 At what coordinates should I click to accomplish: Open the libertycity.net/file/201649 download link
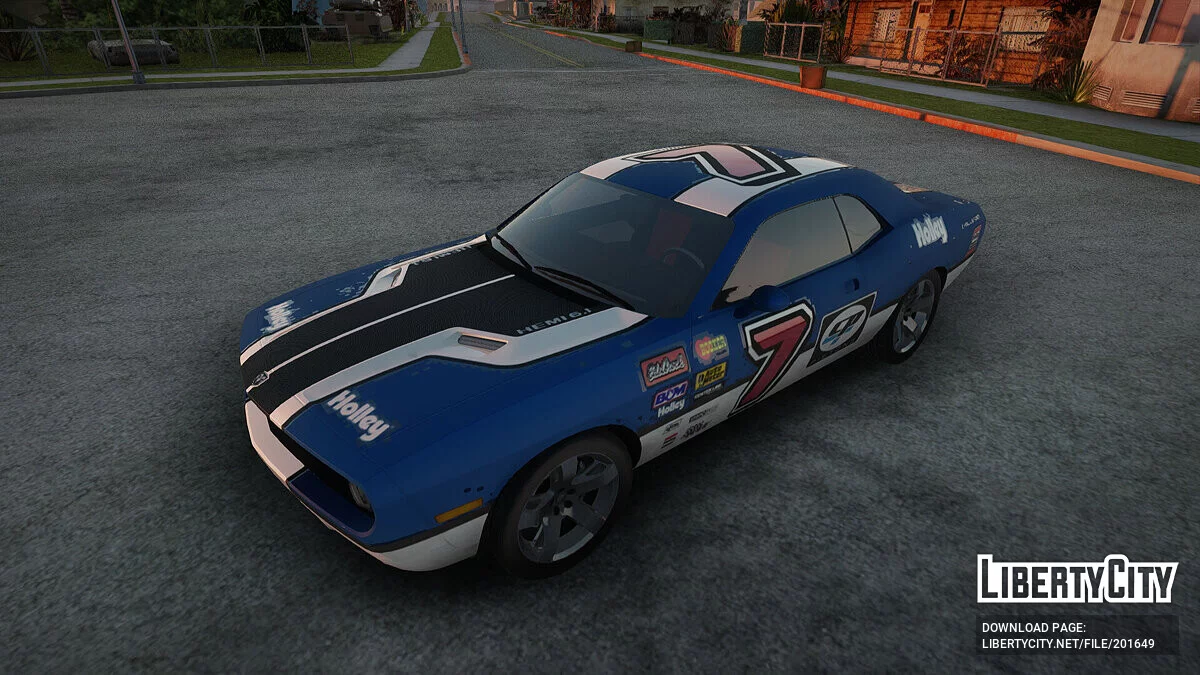point(1067,643)
